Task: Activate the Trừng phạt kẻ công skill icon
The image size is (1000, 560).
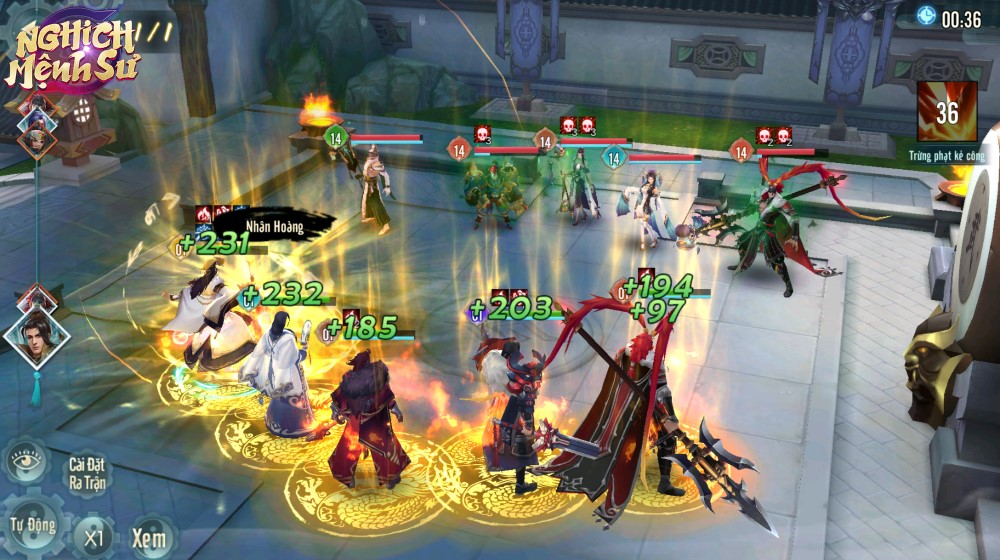Action: tap(946, 114)
